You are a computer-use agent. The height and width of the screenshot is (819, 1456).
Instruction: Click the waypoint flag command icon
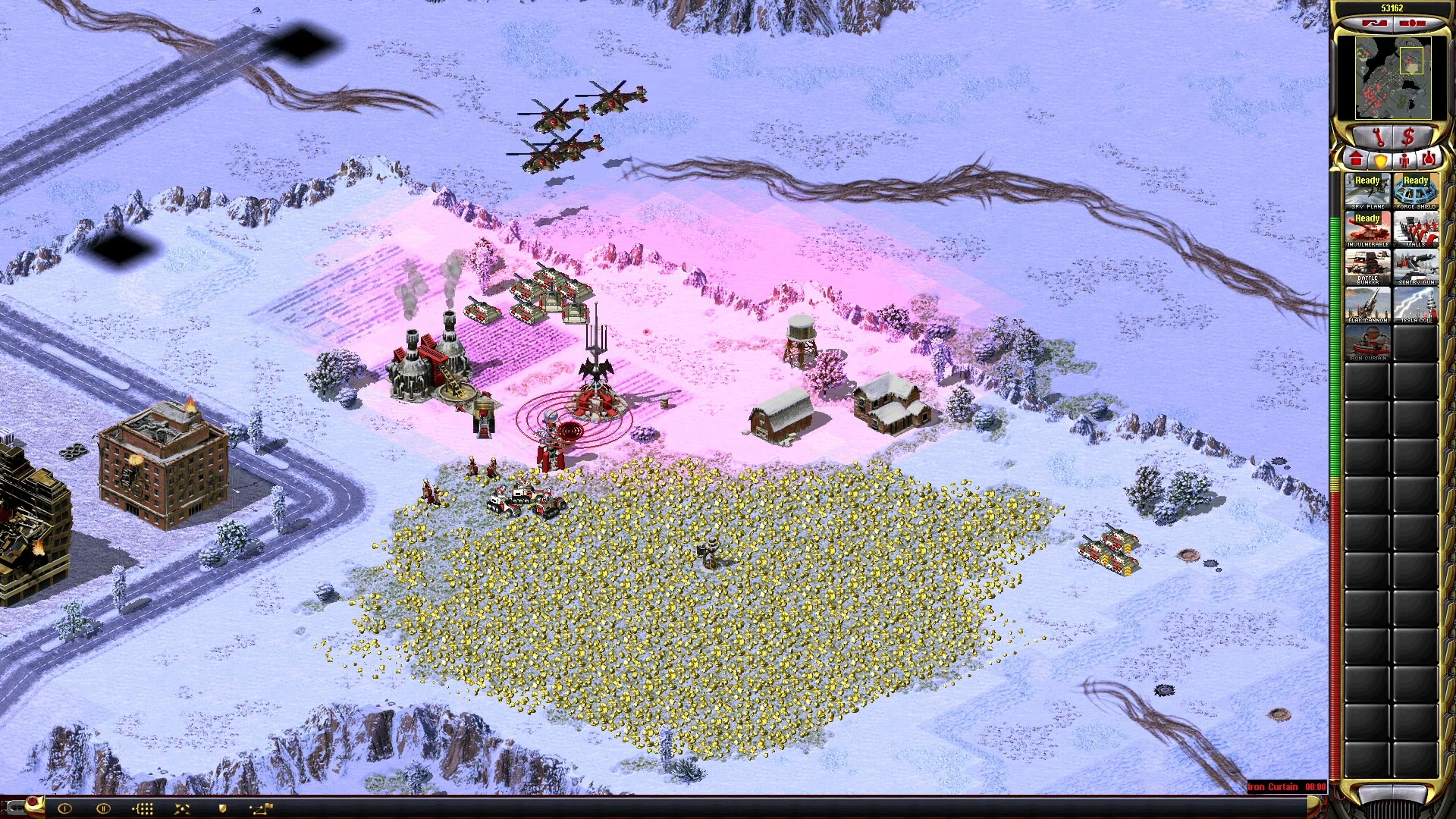(x=262, y=808)
